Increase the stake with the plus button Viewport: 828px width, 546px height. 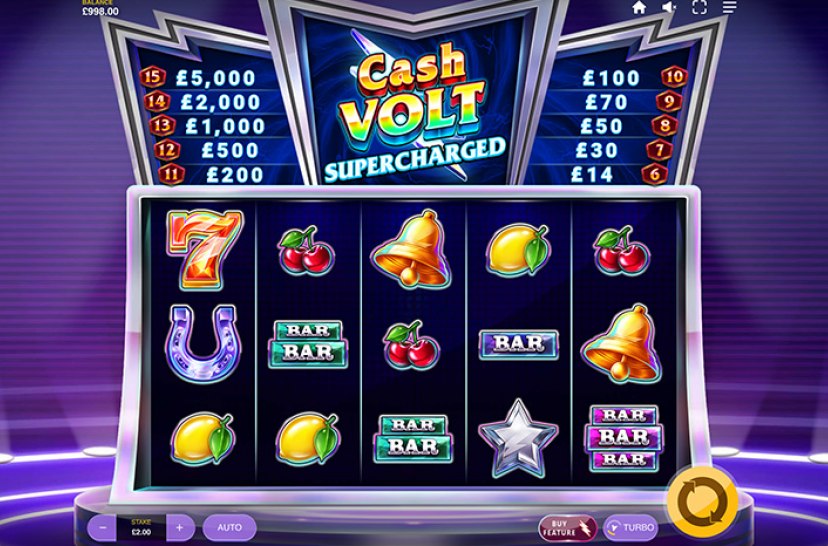(x=180, y=527)
